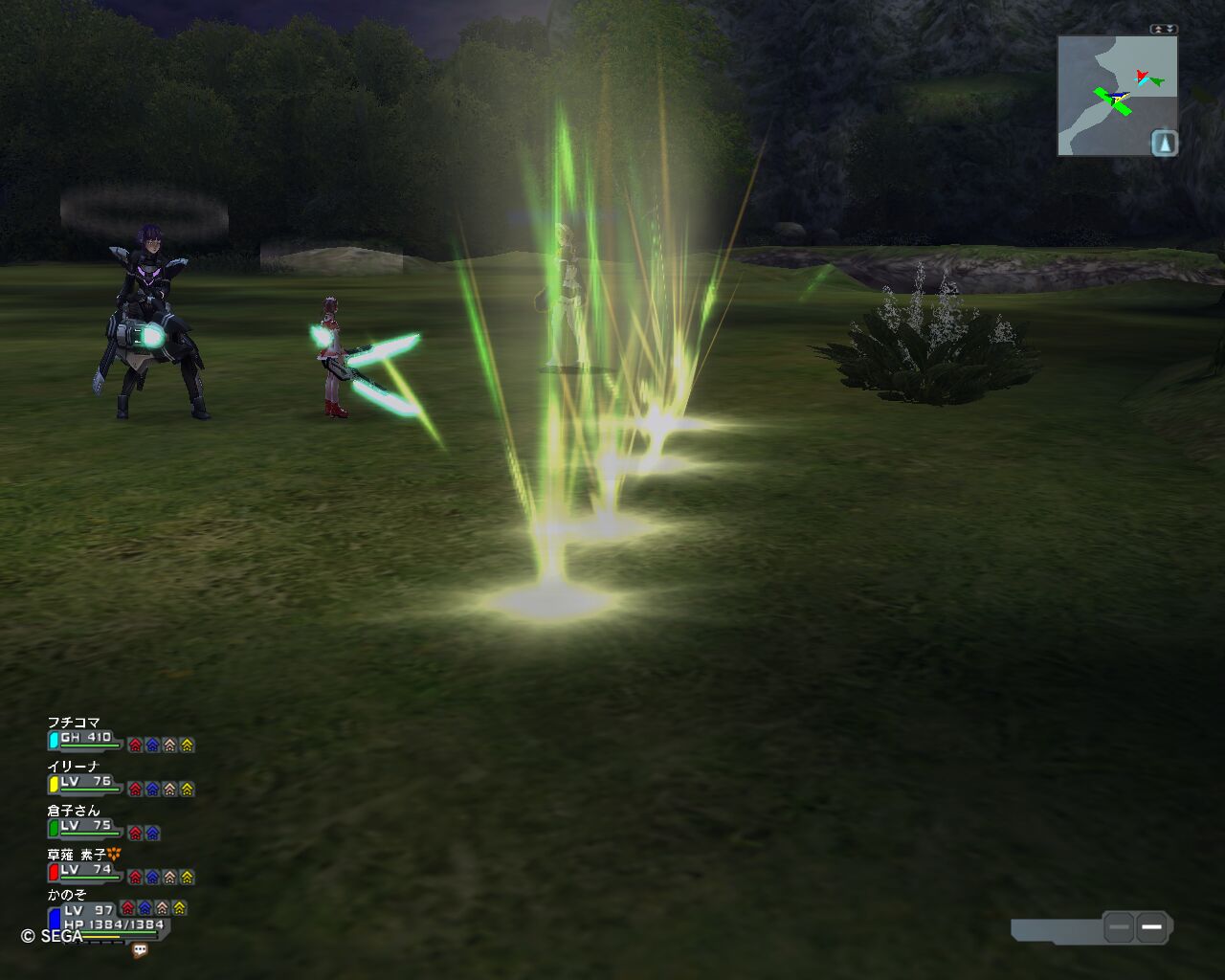
Task: Click the minimap zoom arrows control
Action: [1164, 30]
